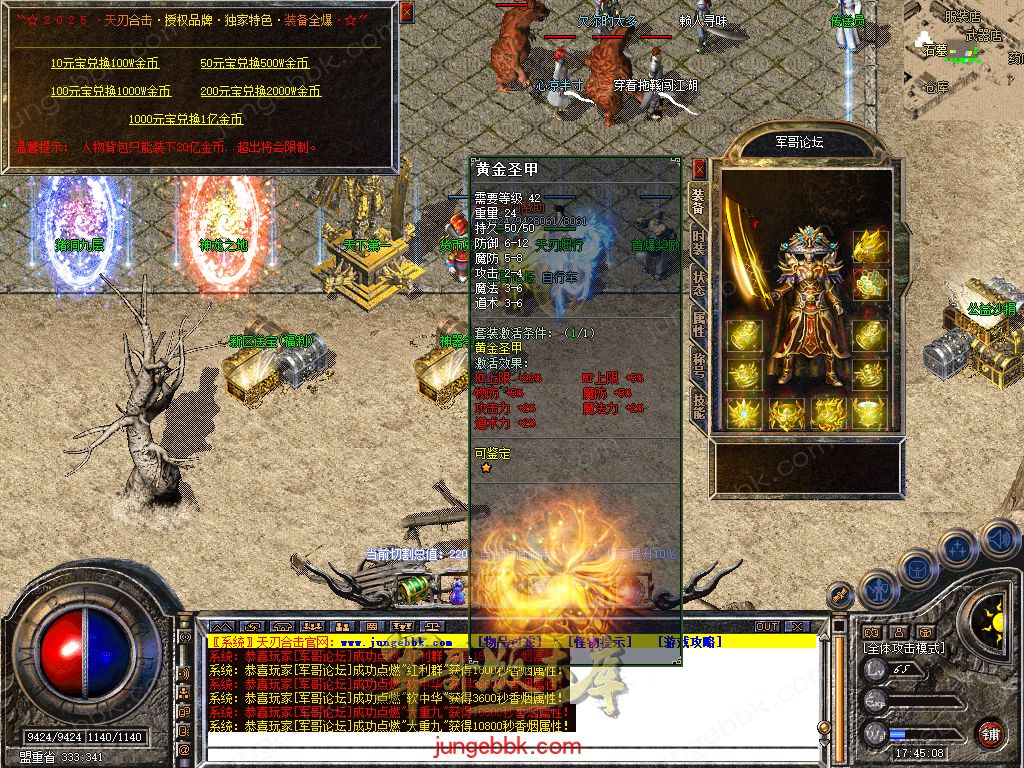Image resolution: width=1024 pixels, height=768 pixels.
Task: Close the gold exchange dialog
Action: click(406, 12)
